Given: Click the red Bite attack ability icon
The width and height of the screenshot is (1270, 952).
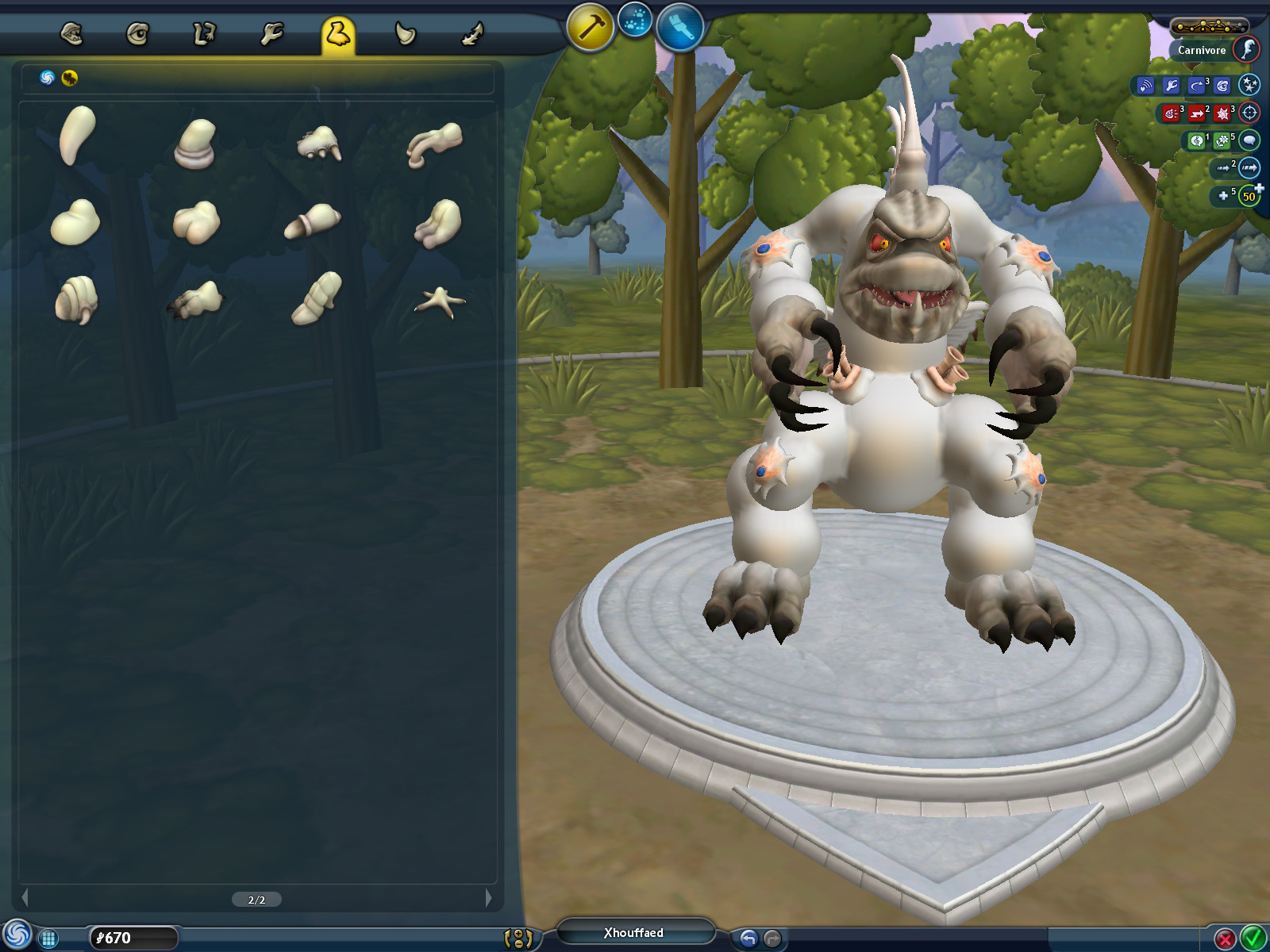Looking at the screenshot, I should click(x=1171, y=113).
